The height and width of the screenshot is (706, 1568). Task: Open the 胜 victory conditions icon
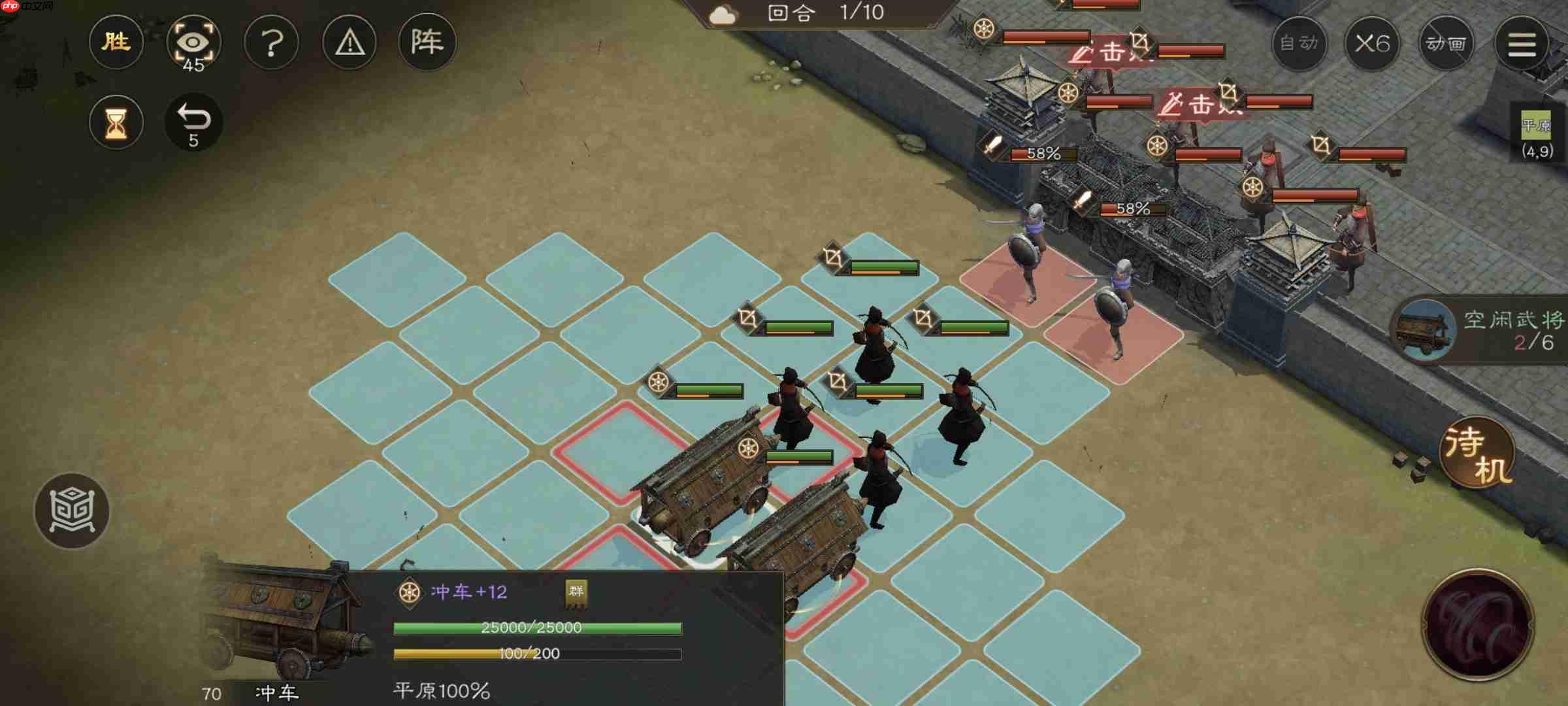(116, 41)
